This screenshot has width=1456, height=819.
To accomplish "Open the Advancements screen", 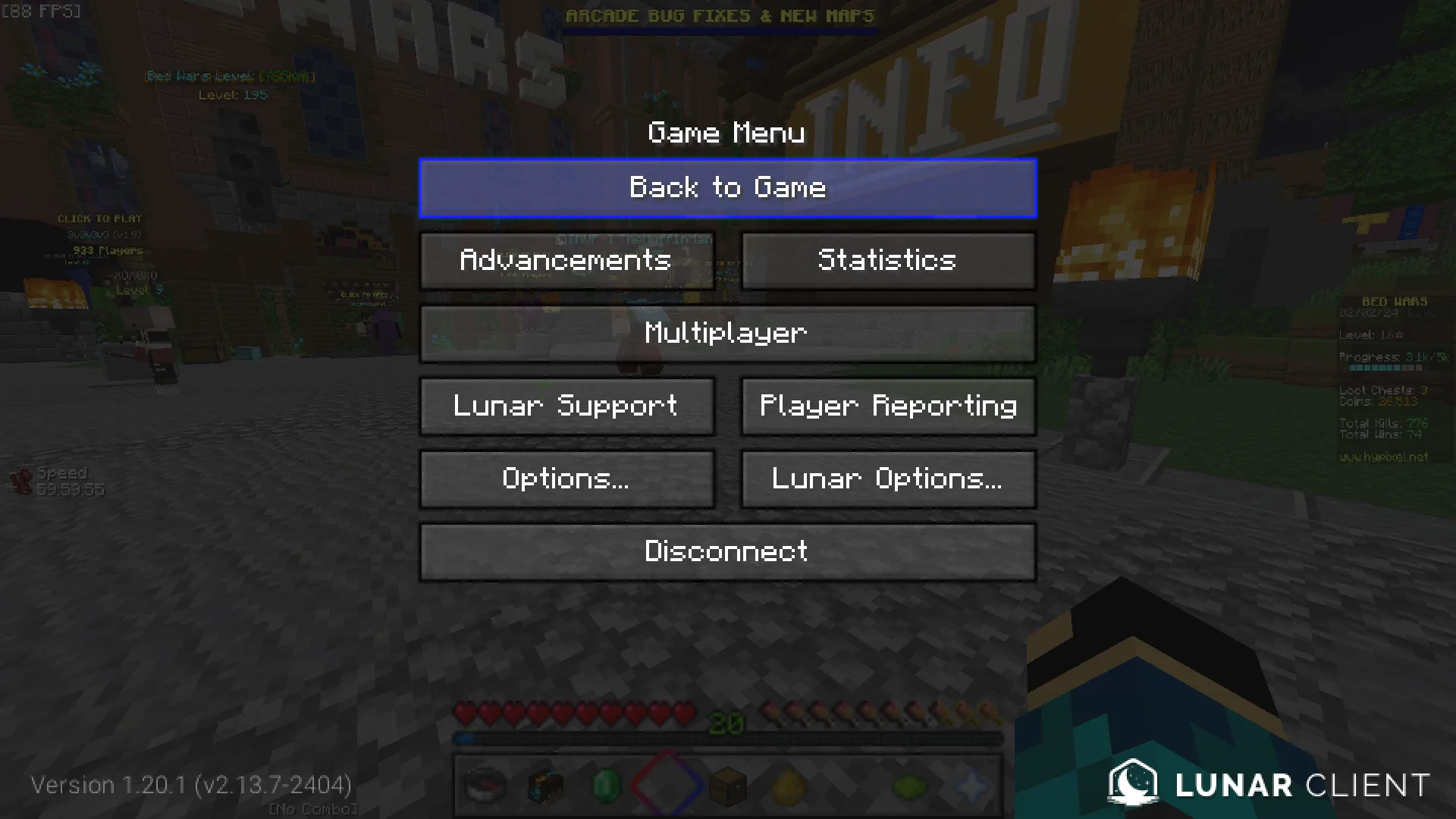I will click(x=566, y=261).
